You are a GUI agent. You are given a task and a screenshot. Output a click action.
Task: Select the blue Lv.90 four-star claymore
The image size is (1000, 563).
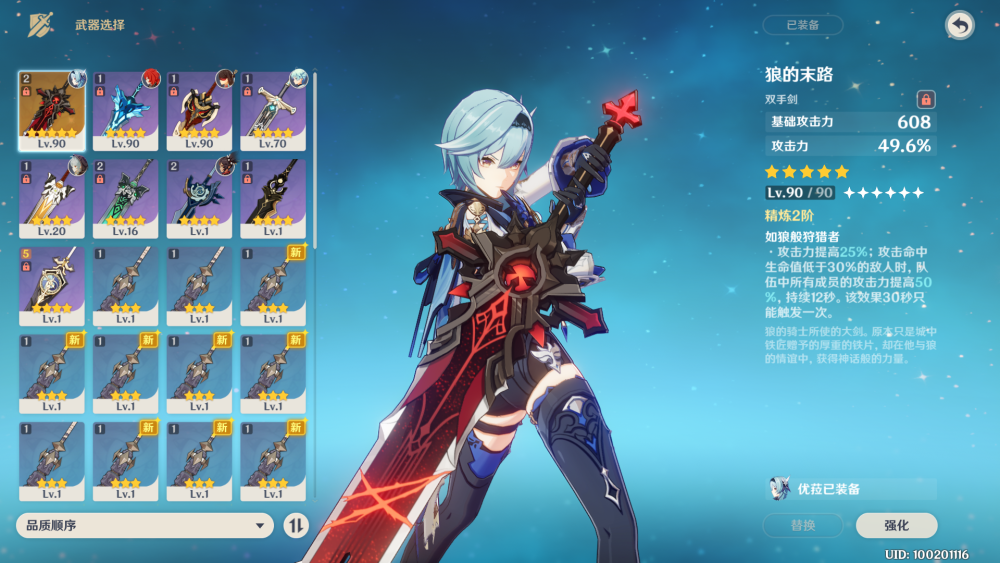coord(125,110)
